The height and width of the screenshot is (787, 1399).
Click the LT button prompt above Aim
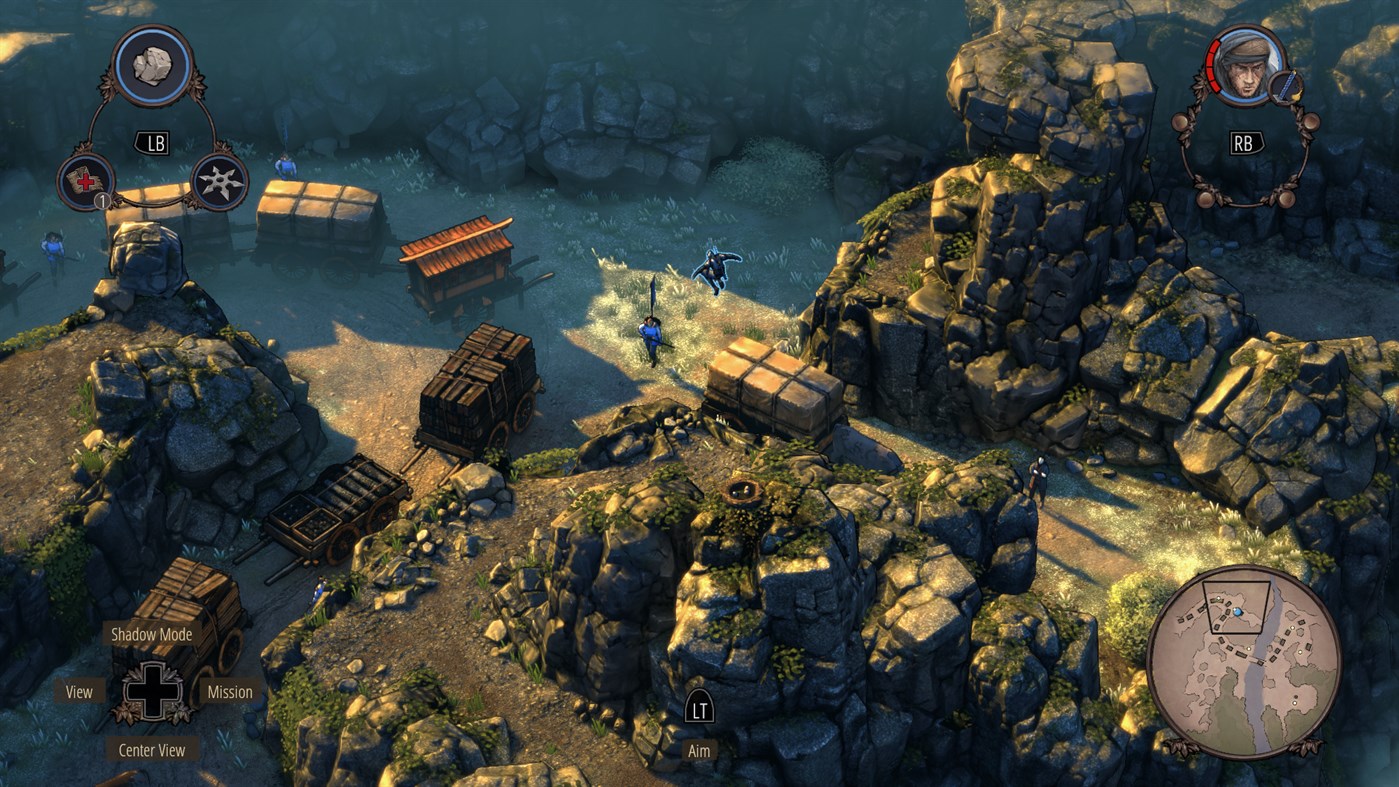click(x=699, y=706)
